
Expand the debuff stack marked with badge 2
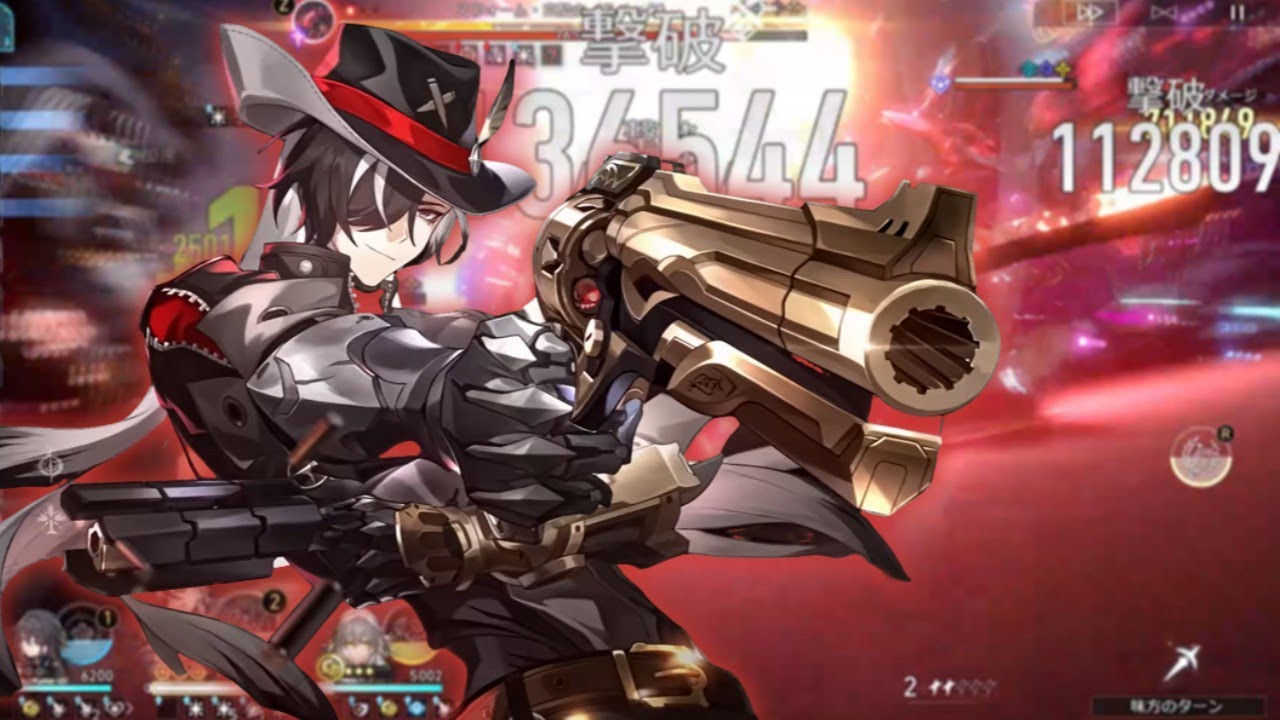click(x=271, y=598)
